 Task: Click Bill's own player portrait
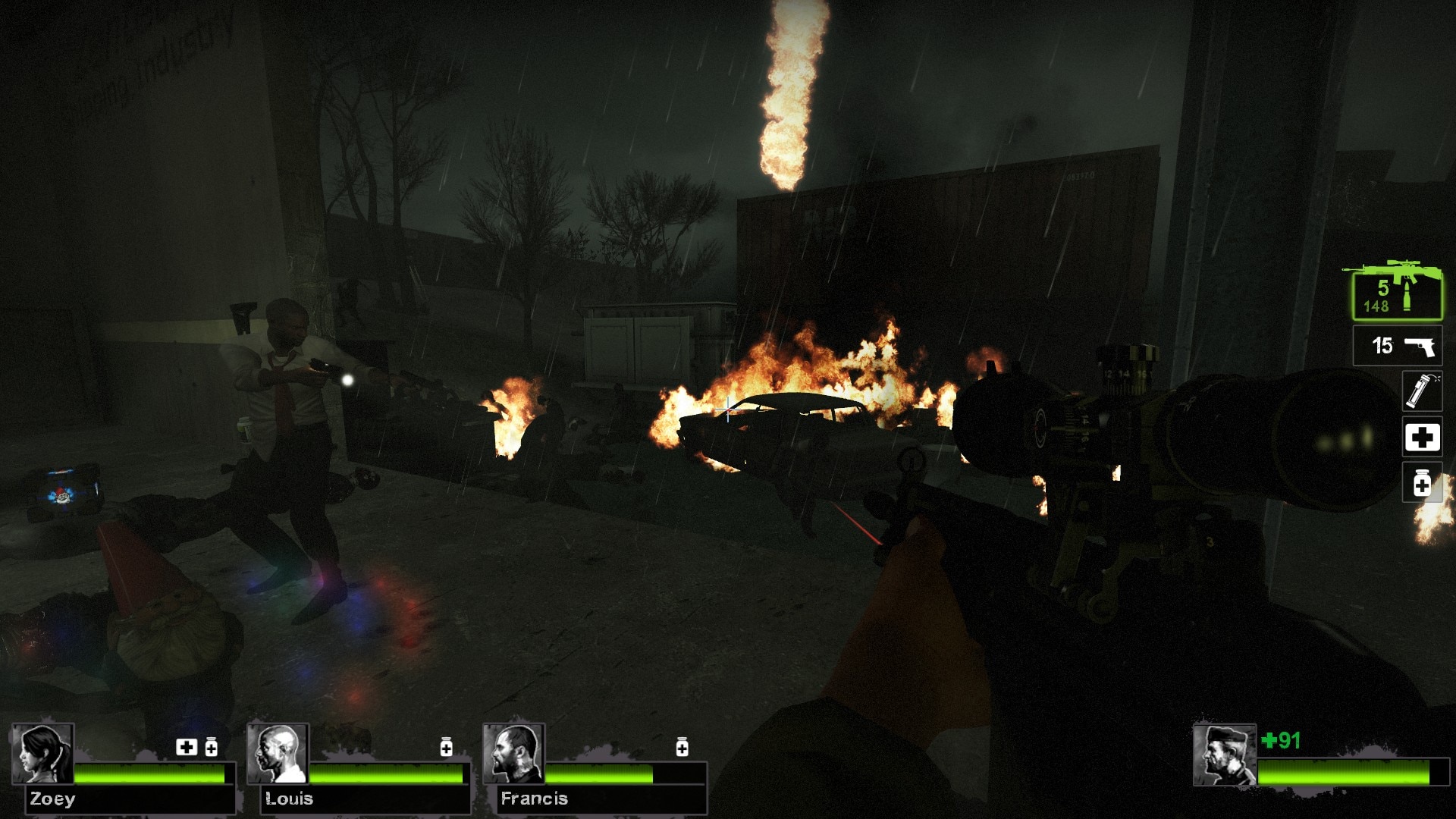(1224, 755)
